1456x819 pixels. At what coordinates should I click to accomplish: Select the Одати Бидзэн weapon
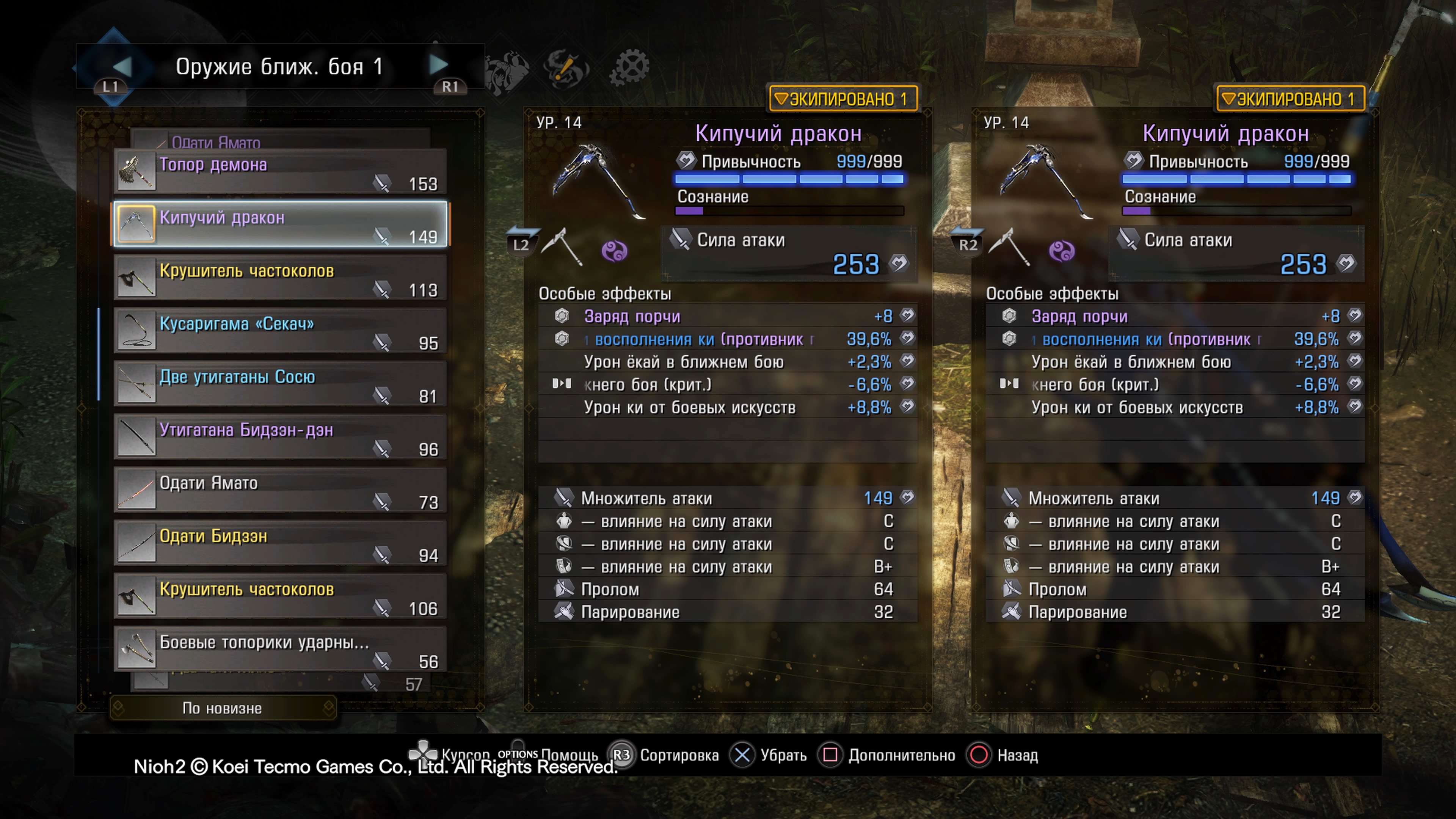point(280,543)
